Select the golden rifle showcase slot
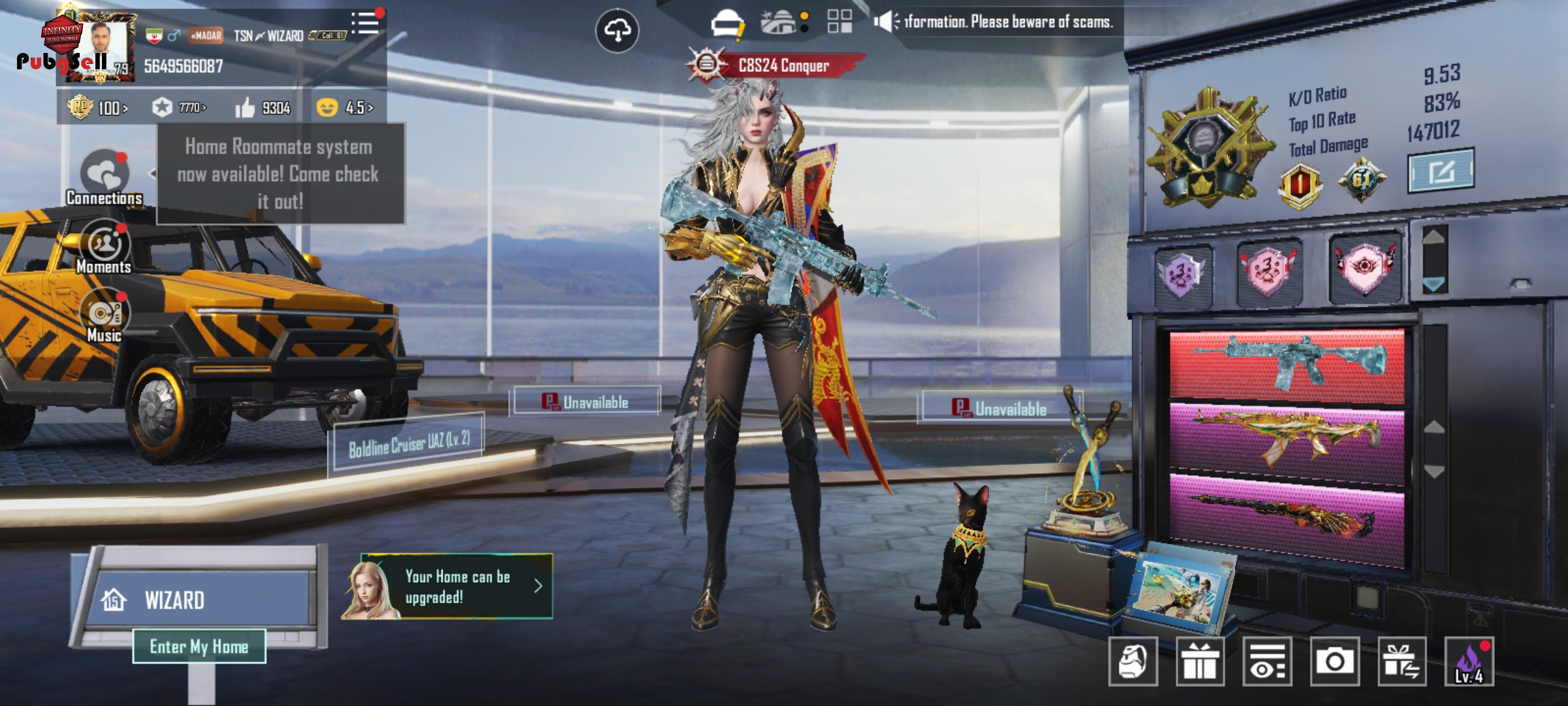Screen dimensions: 1568x706 click(x=1286, y=437)
